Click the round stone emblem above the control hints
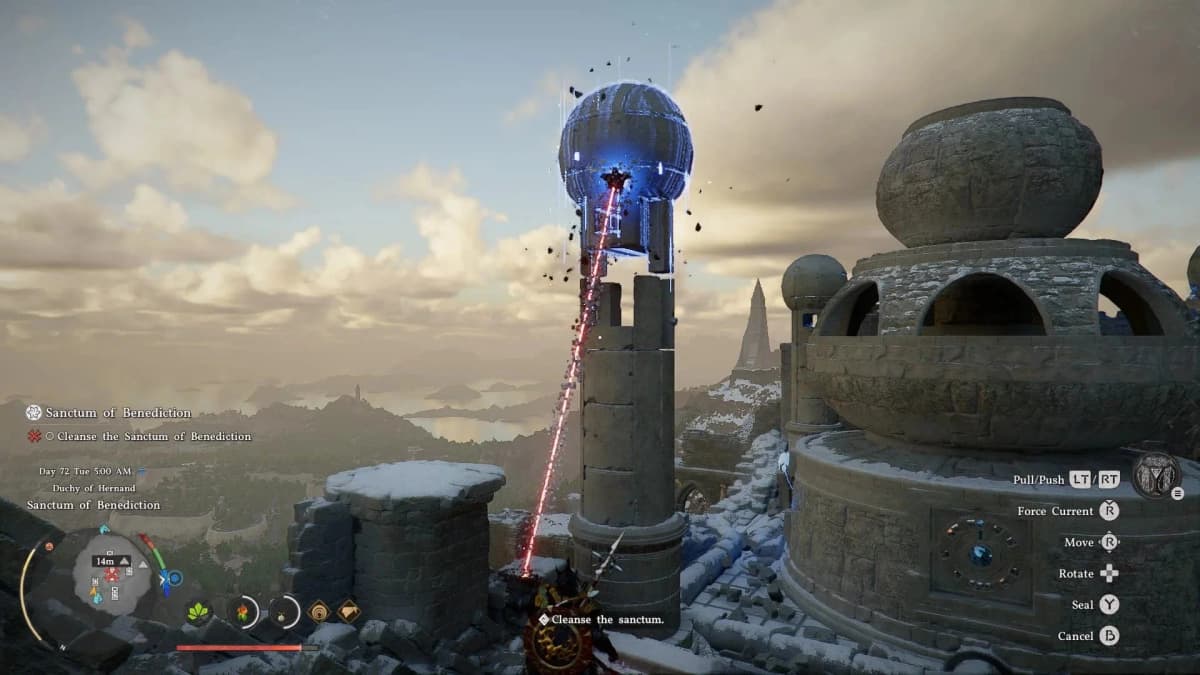The width and height of the screenshot is (1200, 675). [1156, 475]
